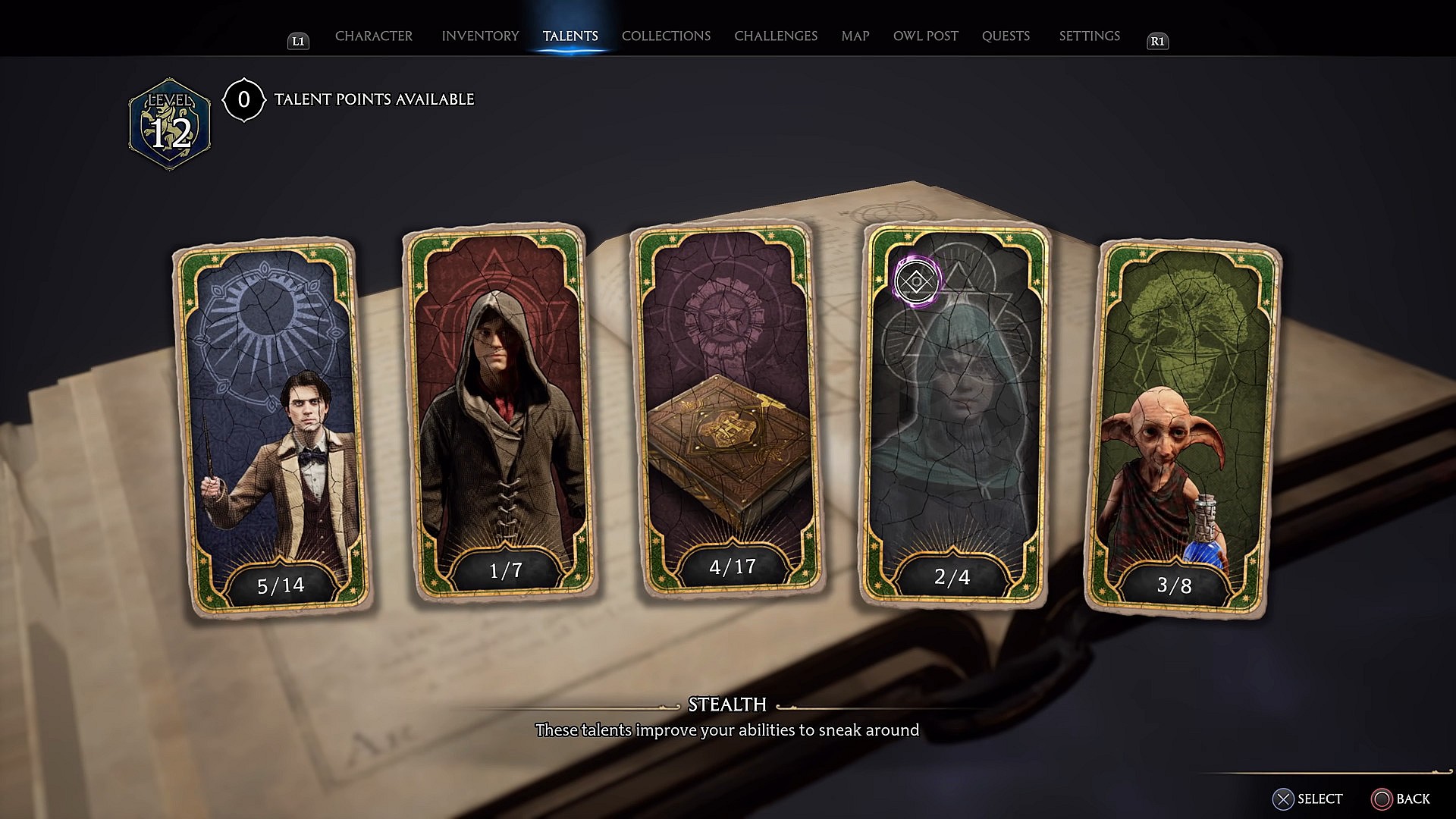Choose the house-elf potion talent card showing 3/8
The image size is (1456, 819).
point(1183,428)
